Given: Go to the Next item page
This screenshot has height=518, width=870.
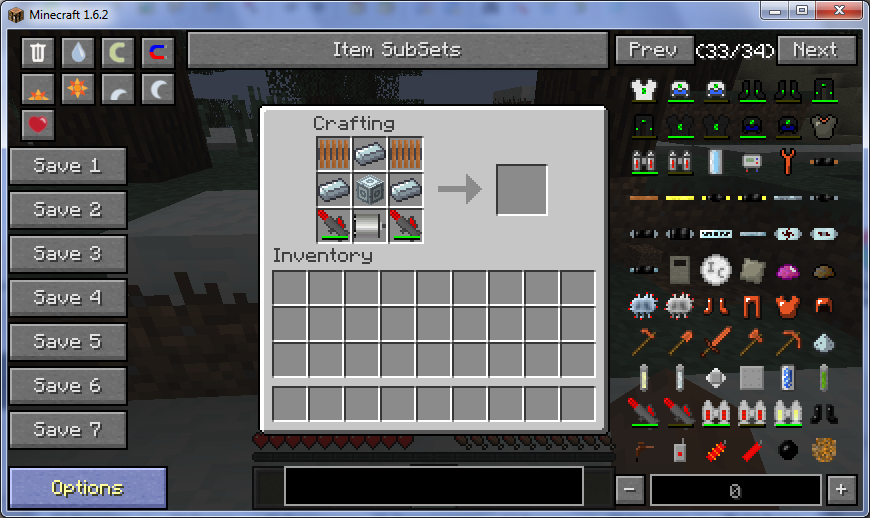Looking at the screenshot, I should (x=816, y=50).
